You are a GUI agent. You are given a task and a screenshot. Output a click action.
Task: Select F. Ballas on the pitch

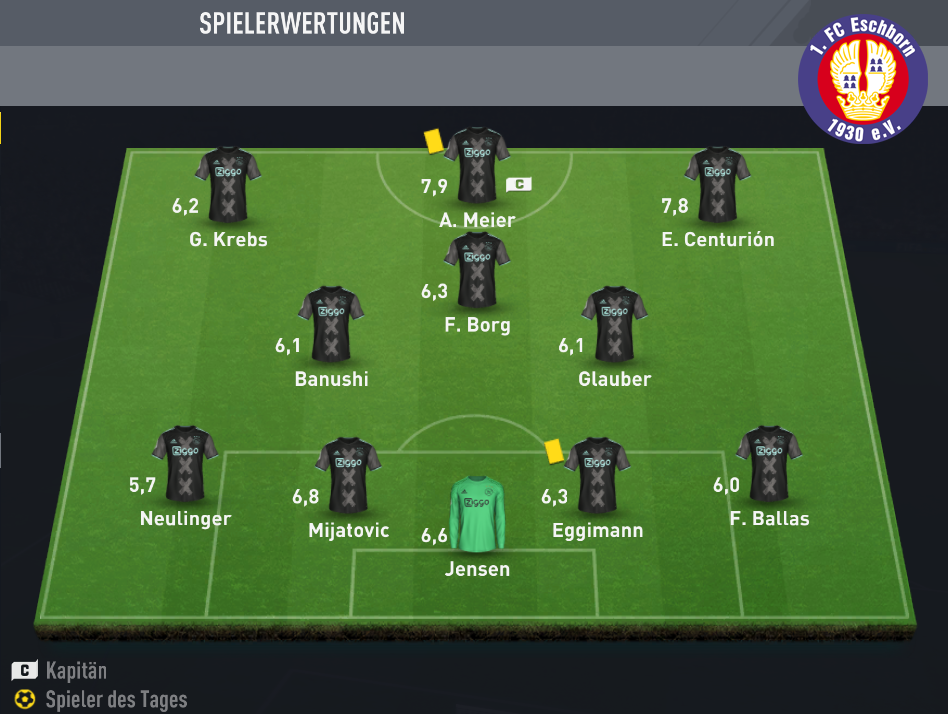tap(769, 464)
